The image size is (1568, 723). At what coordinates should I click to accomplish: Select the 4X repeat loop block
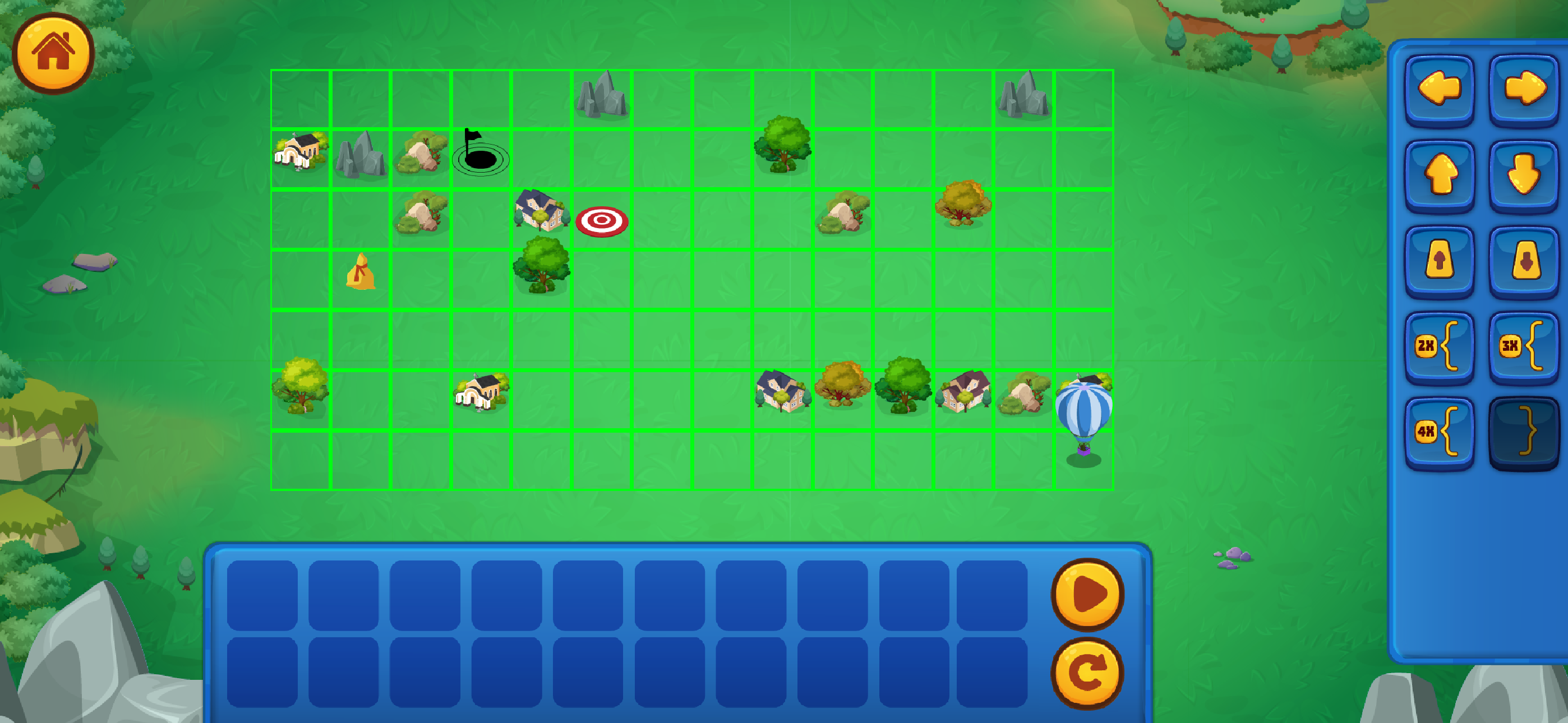point(1440,433)
